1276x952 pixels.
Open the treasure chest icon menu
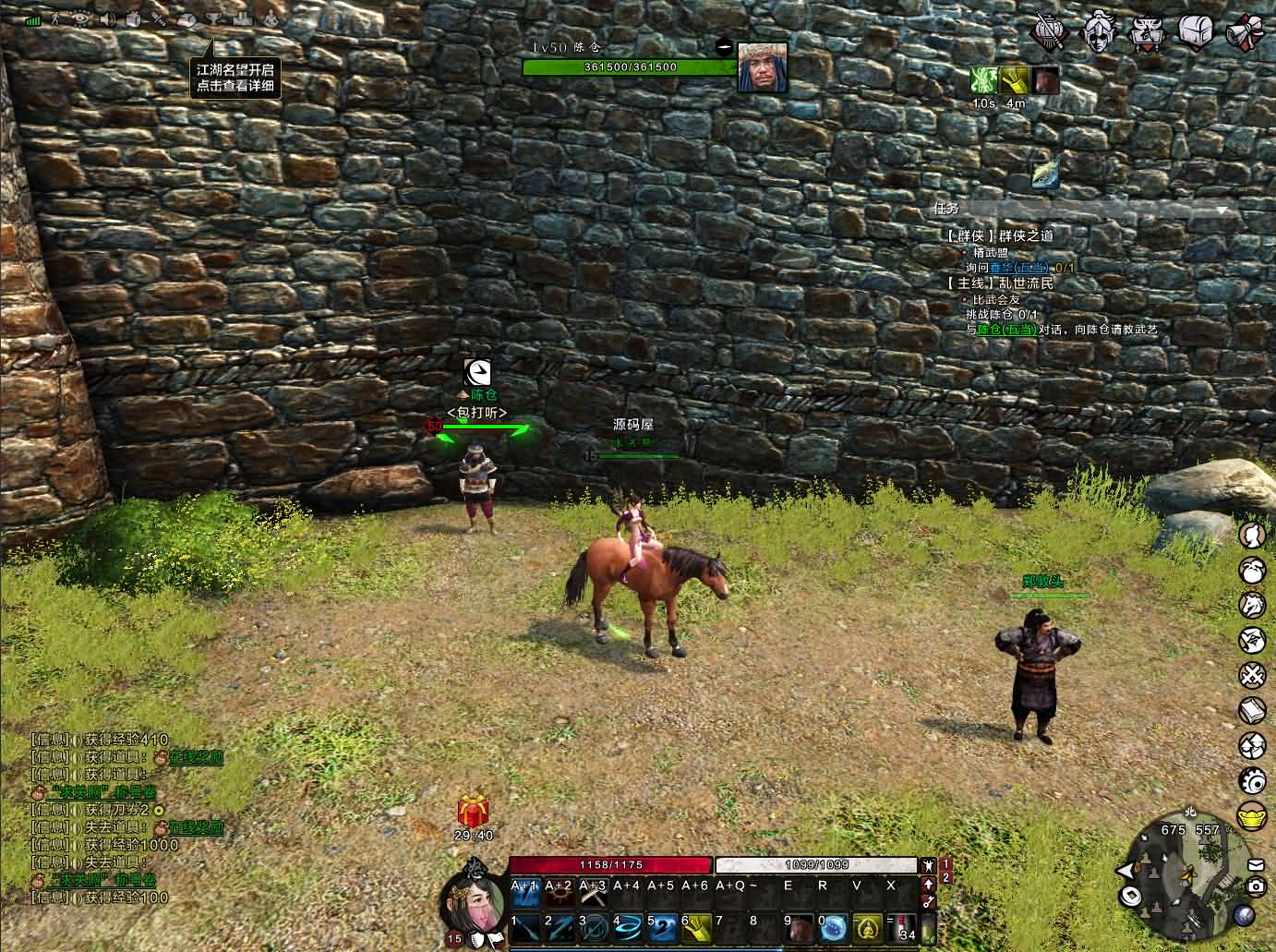click(1194, 30)
